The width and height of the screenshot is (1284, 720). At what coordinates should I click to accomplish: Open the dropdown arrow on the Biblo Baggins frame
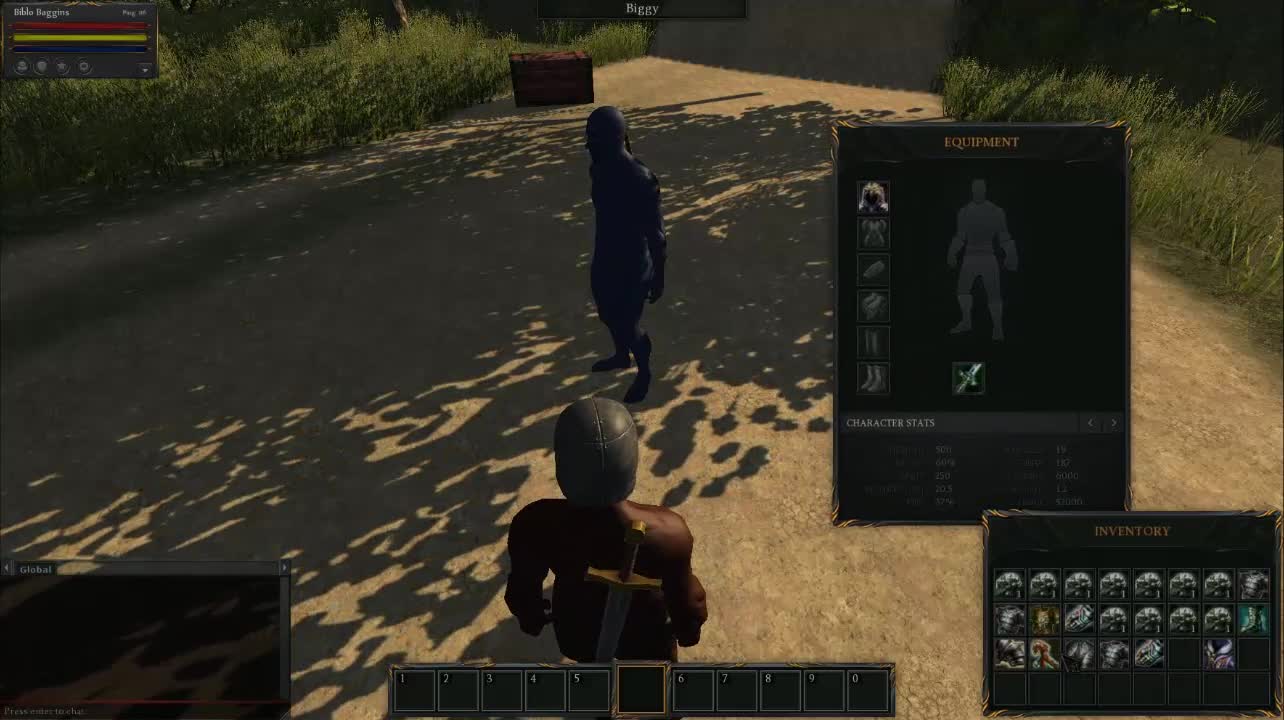click(x=143, y=69)
